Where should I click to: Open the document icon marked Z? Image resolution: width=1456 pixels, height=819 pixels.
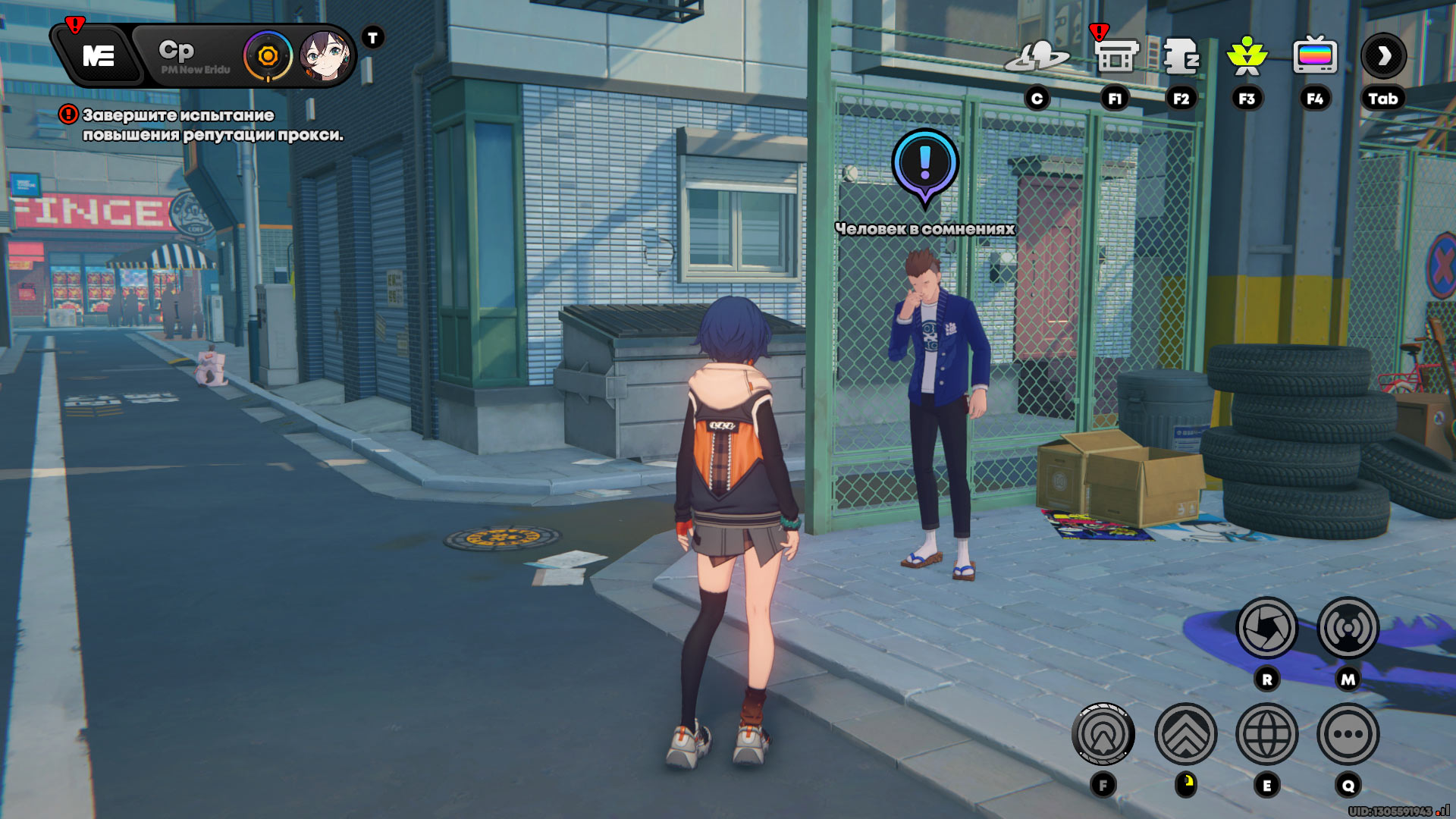1181,56
